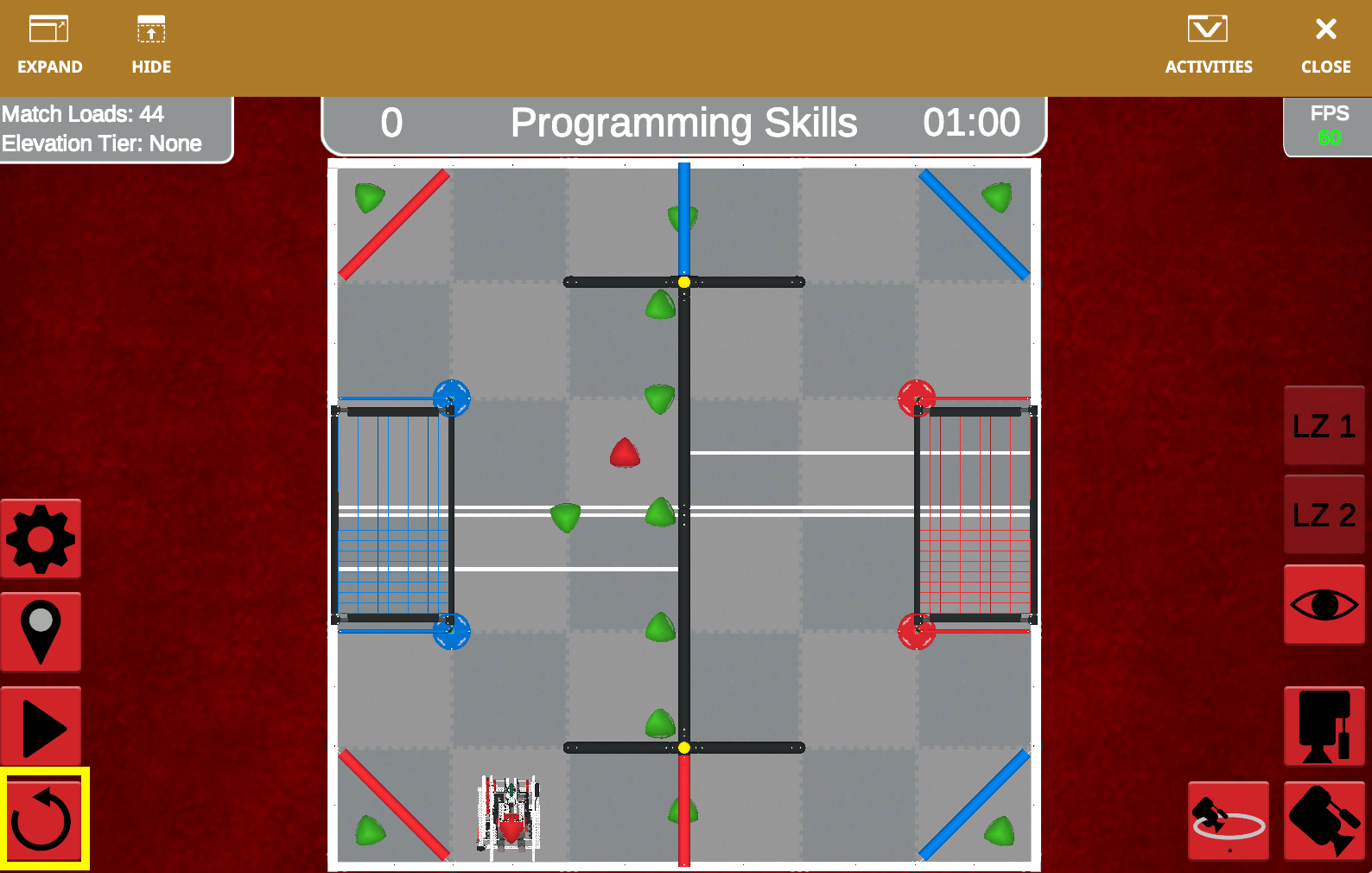This screenshot has height=873, width=1372.
Task: Switch to the top-down camera view icon
Action: (1324, 726)
